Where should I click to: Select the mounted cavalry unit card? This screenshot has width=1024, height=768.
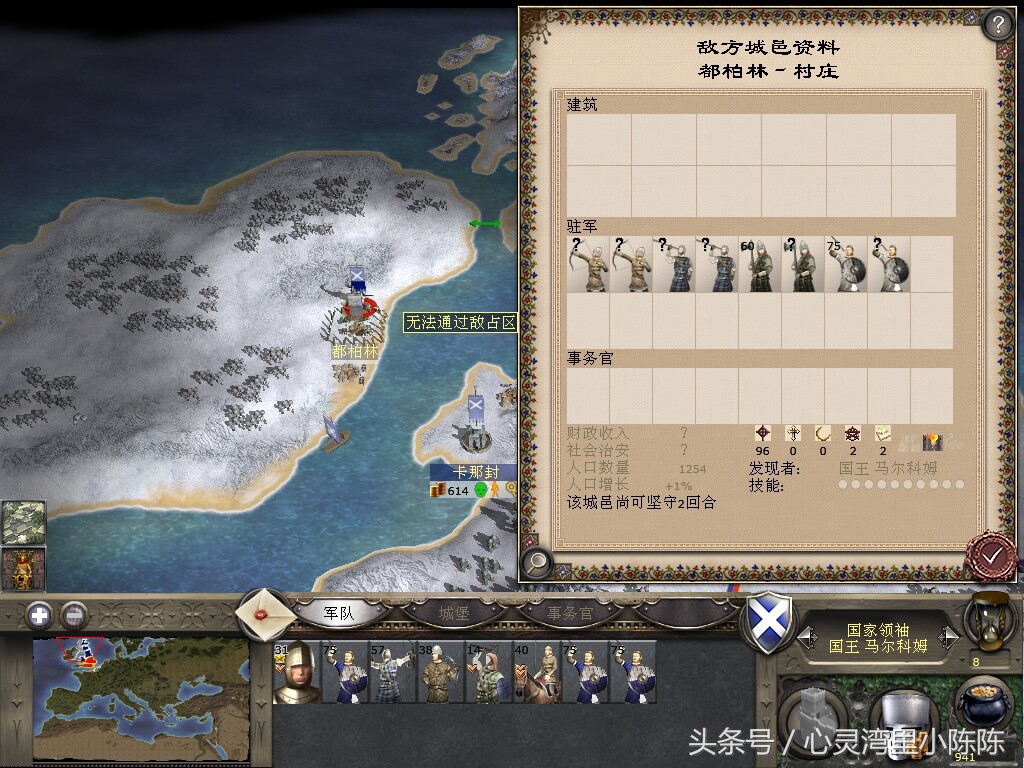(536, 672)
